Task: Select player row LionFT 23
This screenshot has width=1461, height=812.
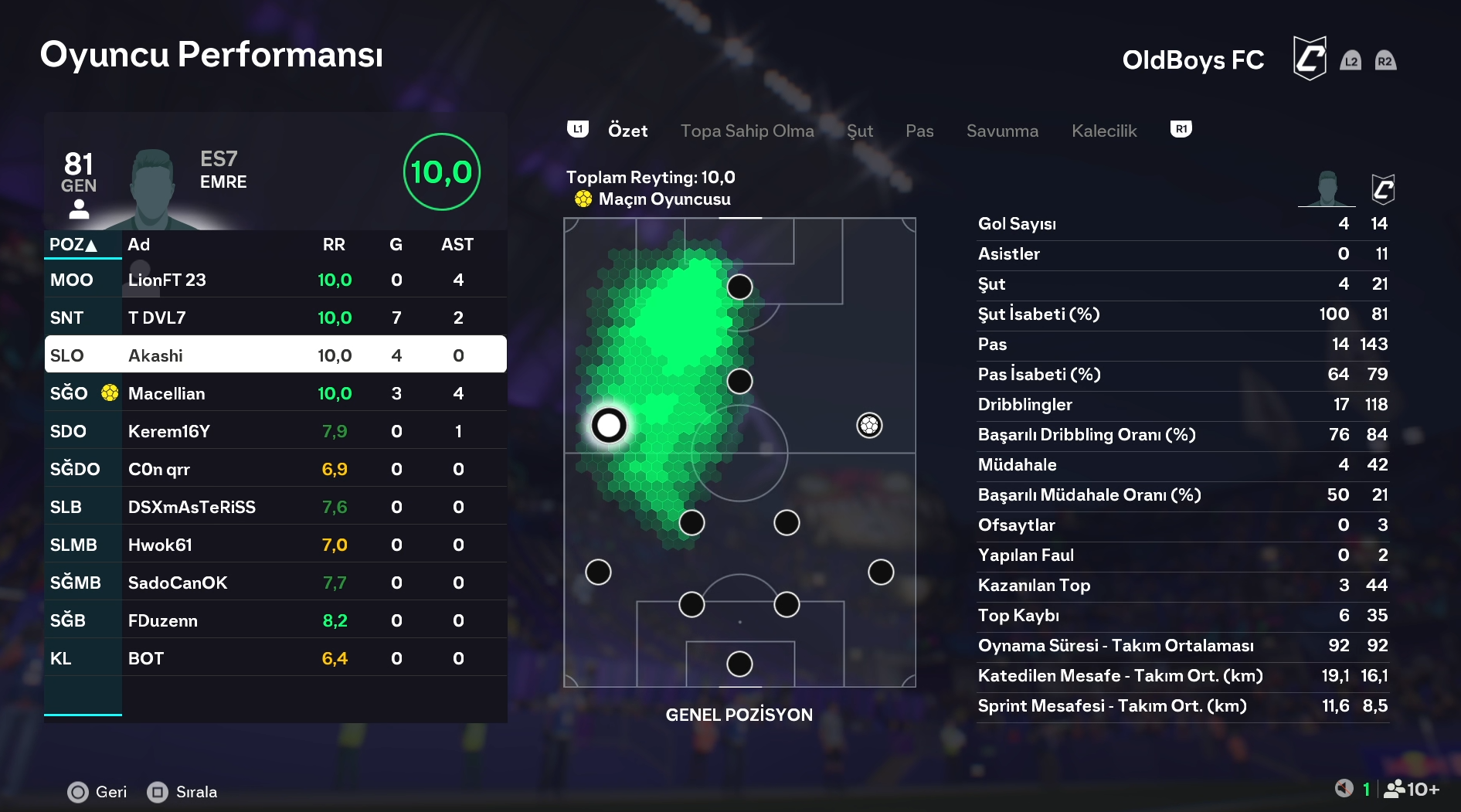Action: click(x=275, y=280)
